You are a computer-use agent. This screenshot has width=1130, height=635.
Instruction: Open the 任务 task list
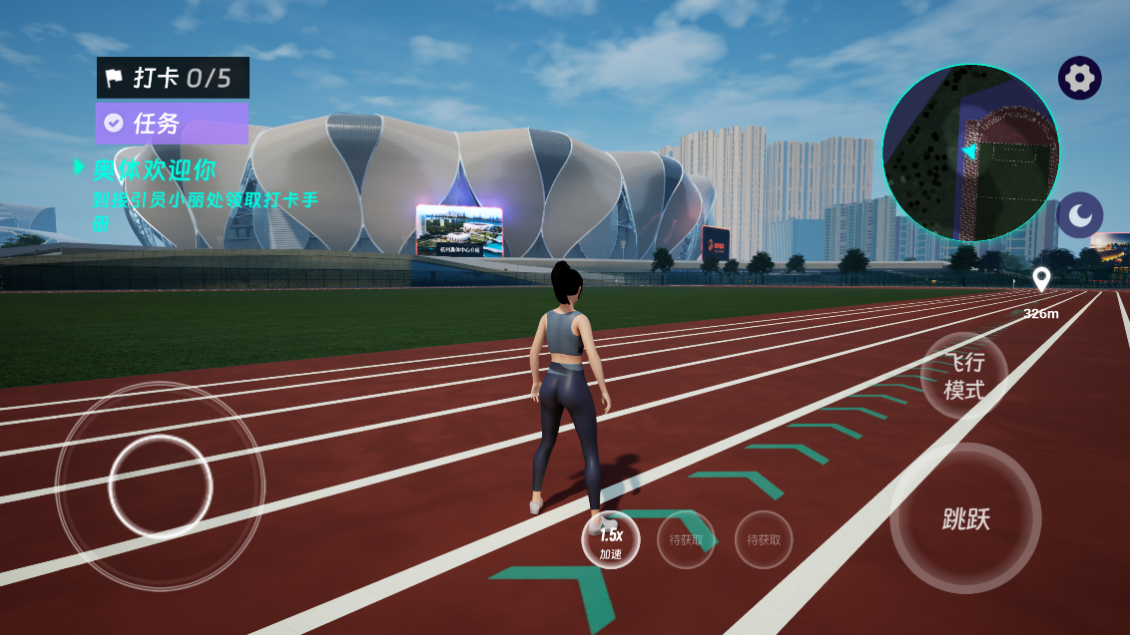tap(172, 123)
